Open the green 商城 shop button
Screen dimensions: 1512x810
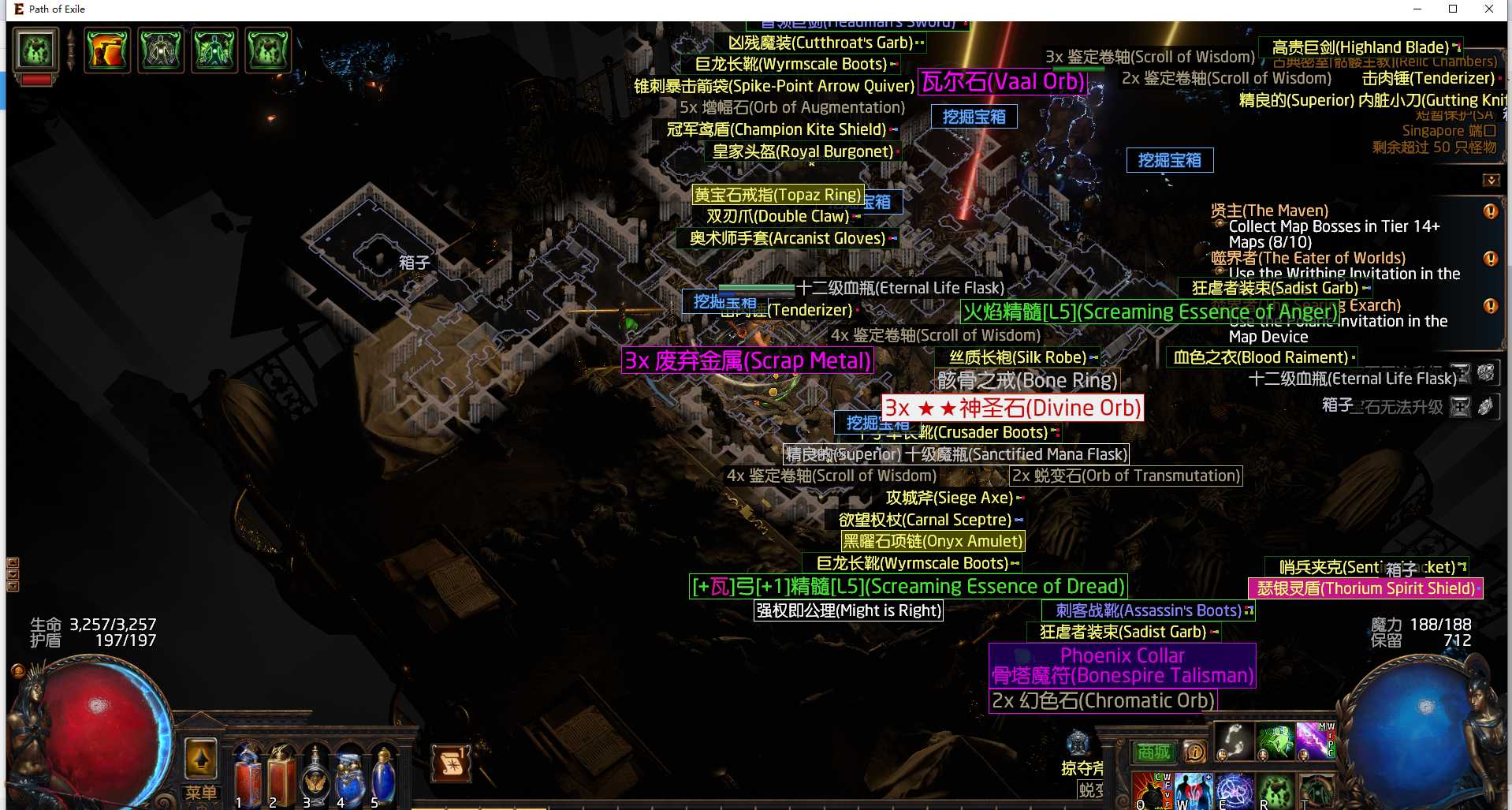click(x=1153, y=752)
